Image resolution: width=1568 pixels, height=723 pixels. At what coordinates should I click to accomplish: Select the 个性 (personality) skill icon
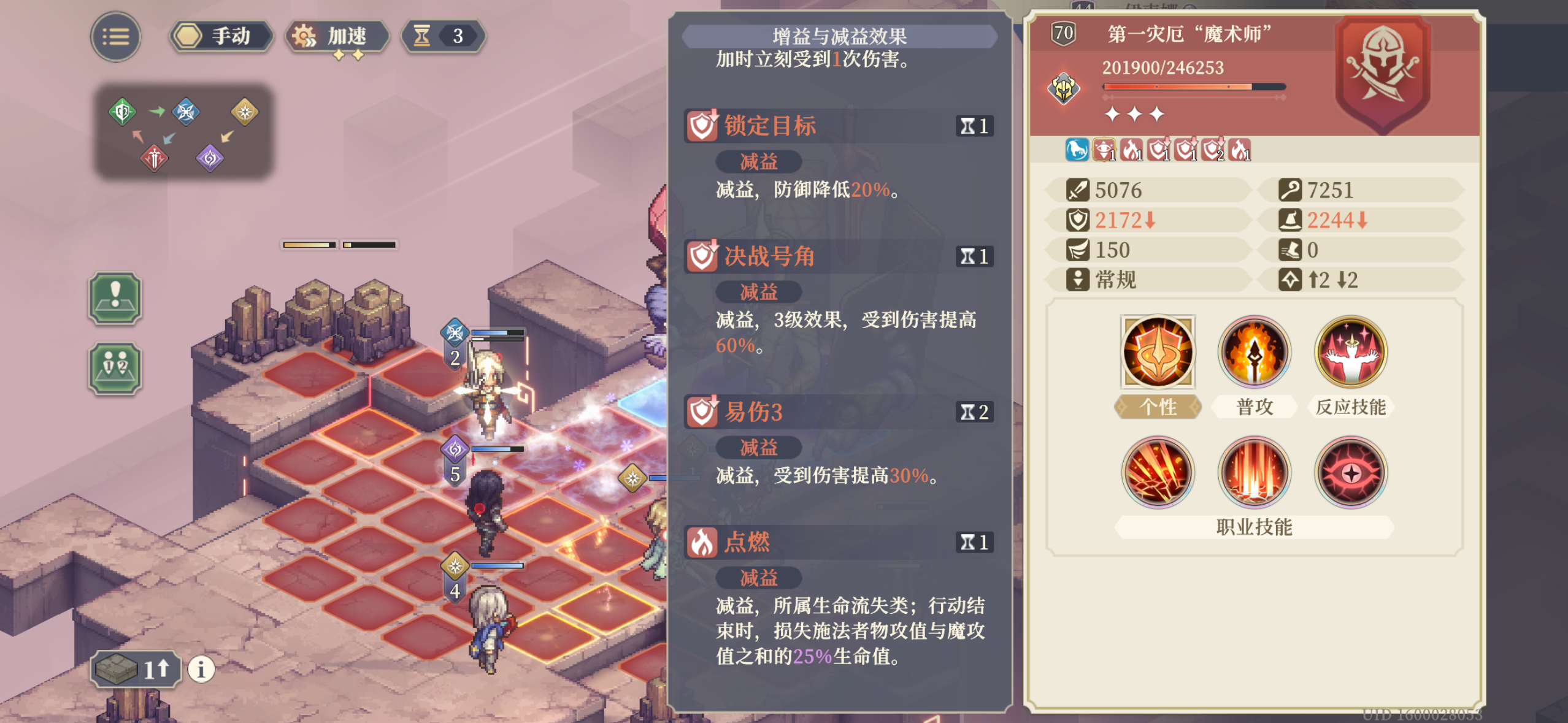(x=1158, y=354)
